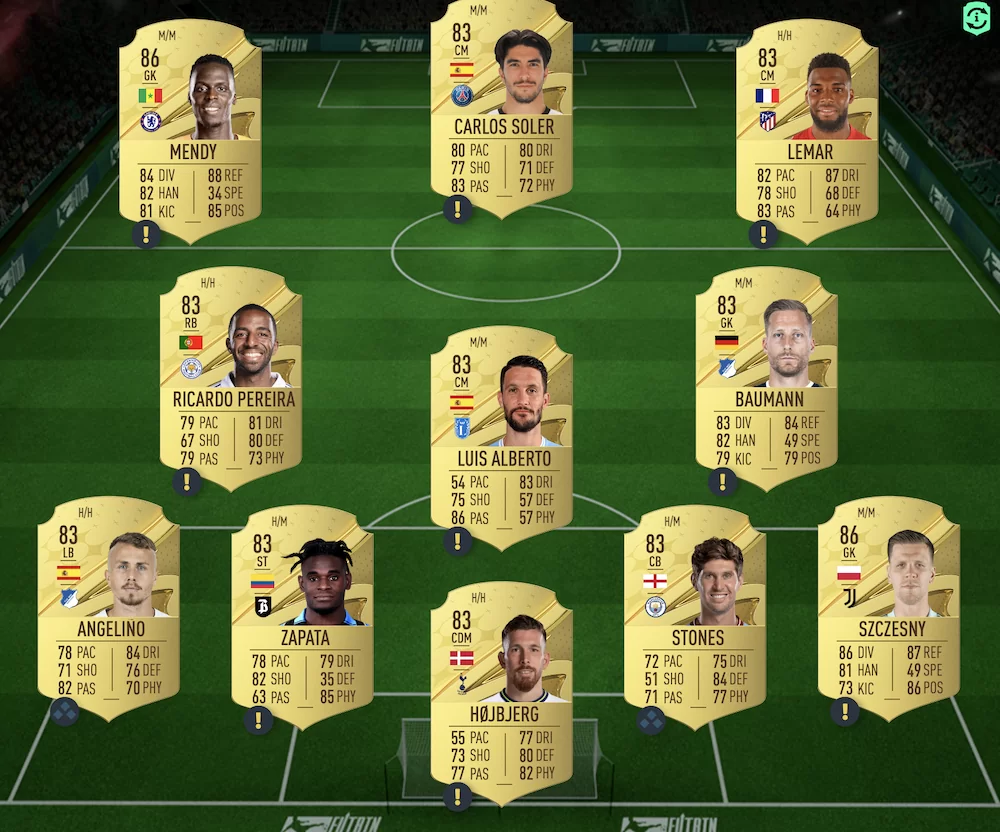
Task: Open the warning badge under Lemar's card
Action: tap(763, 234)
